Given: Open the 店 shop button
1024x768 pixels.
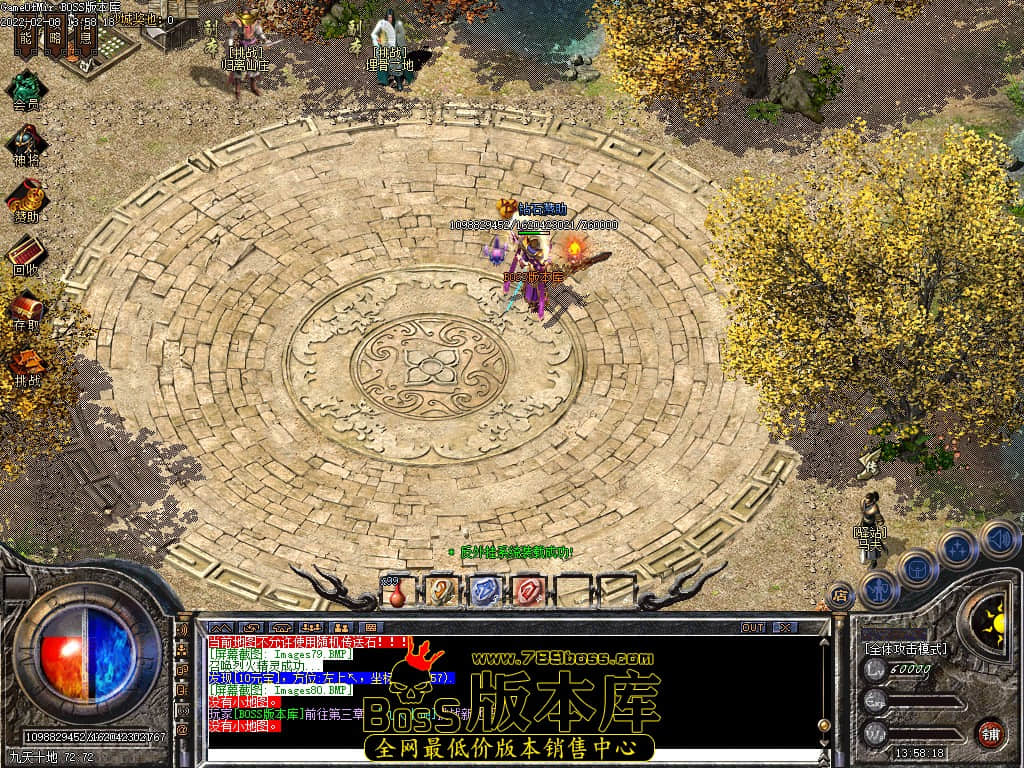Looking at the screenshot, I should point(840,597).
